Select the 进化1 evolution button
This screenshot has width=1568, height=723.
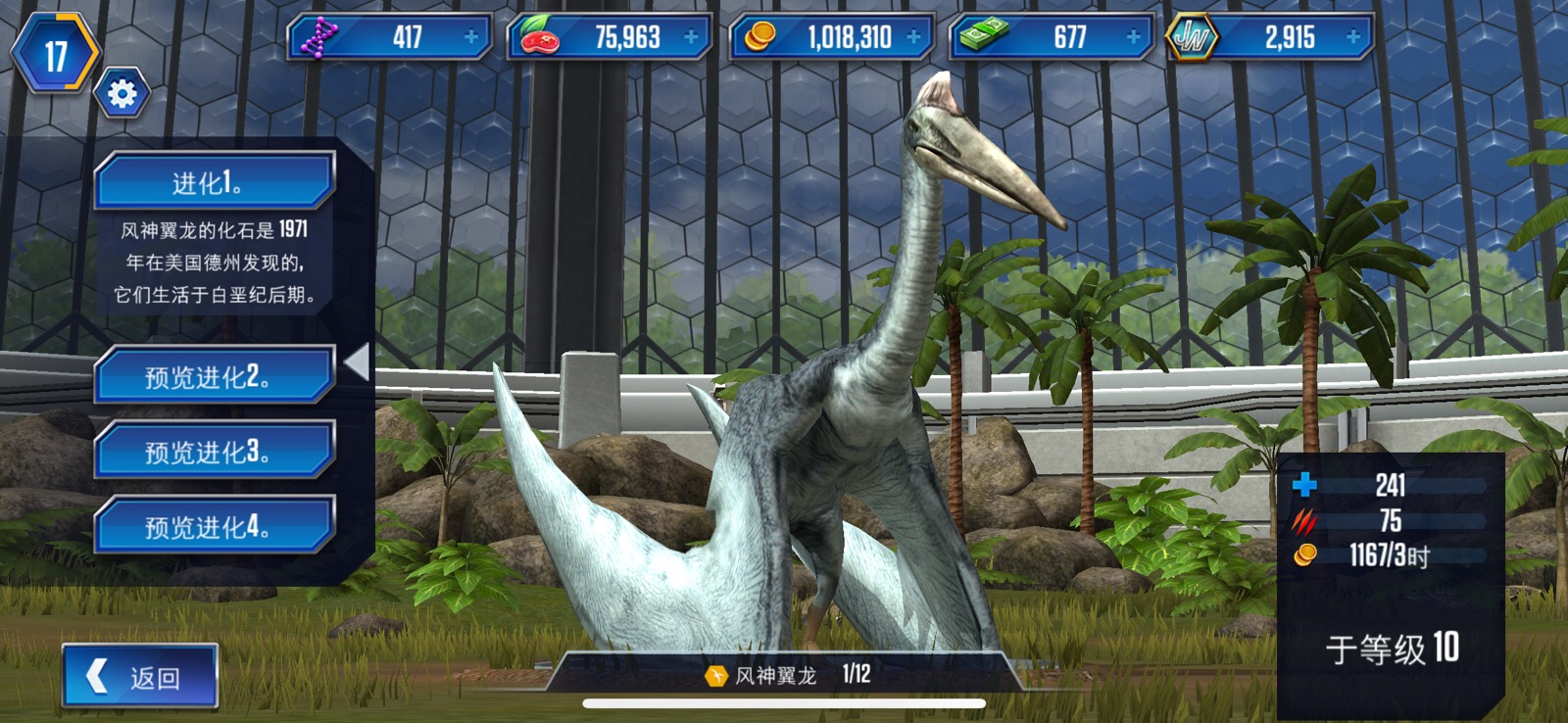214,181
